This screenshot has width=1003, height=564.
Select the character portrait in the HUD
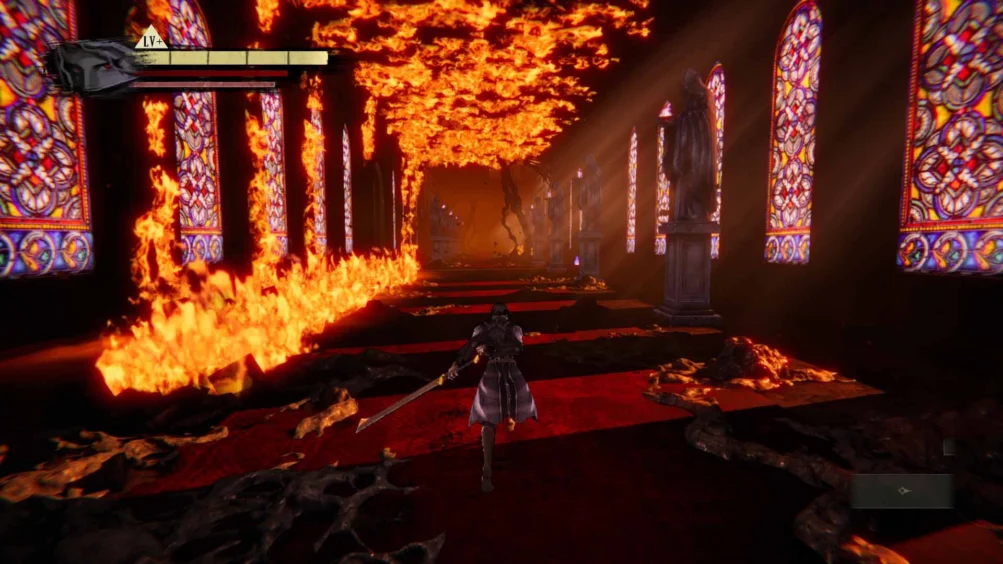[94, 67]
